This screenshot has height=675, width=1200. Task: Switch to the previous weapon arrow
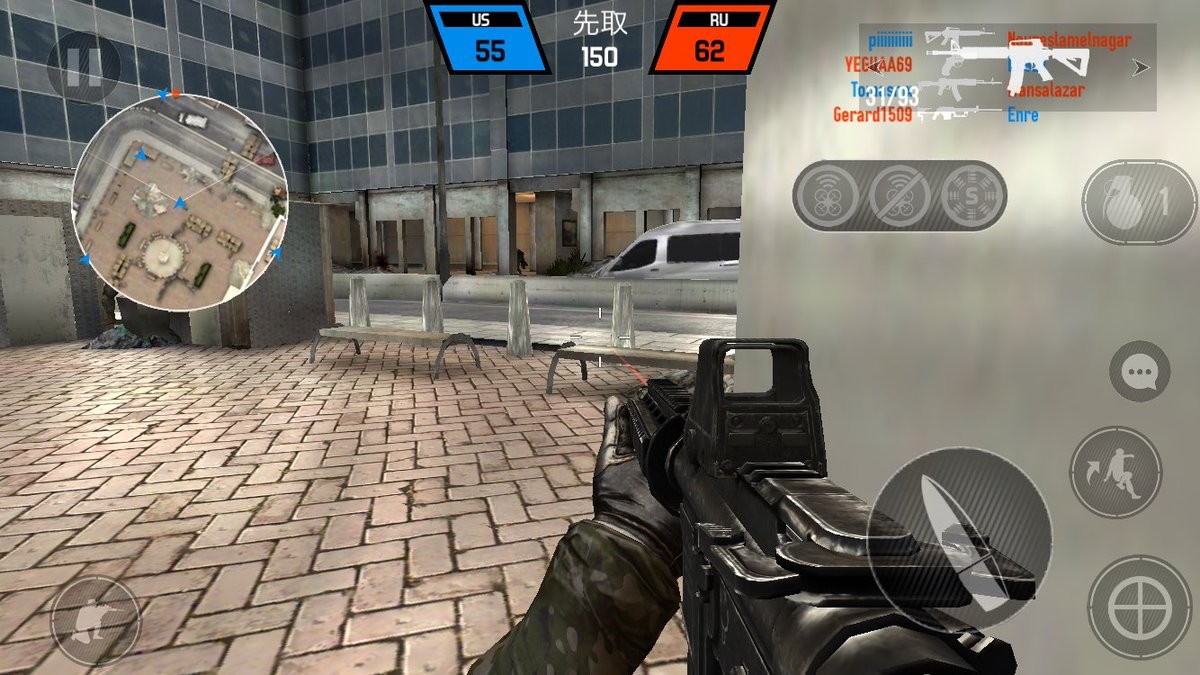[877, 67]
